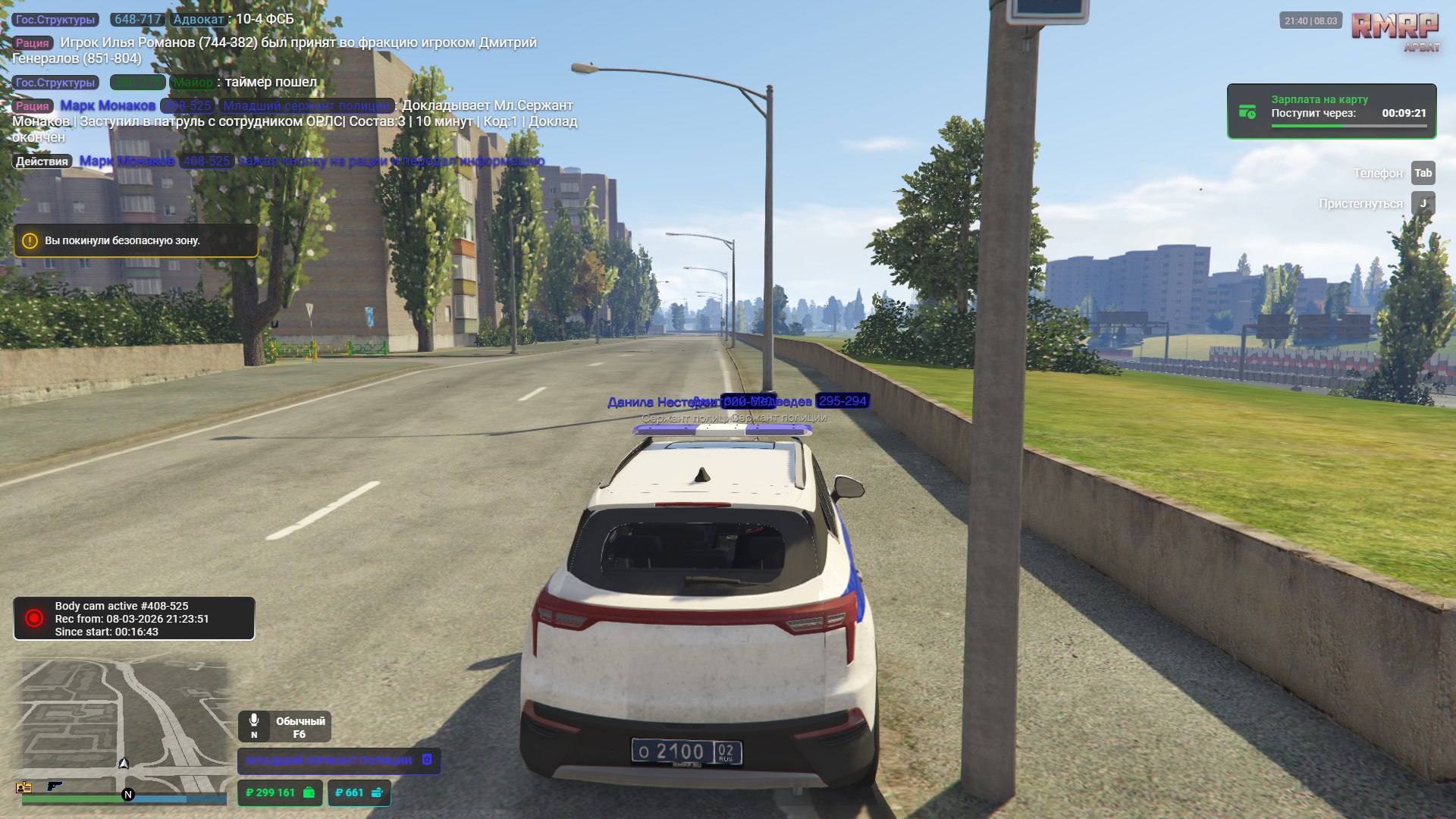
Task: Click the Действия tag in chat
Action: coord(42,162)
